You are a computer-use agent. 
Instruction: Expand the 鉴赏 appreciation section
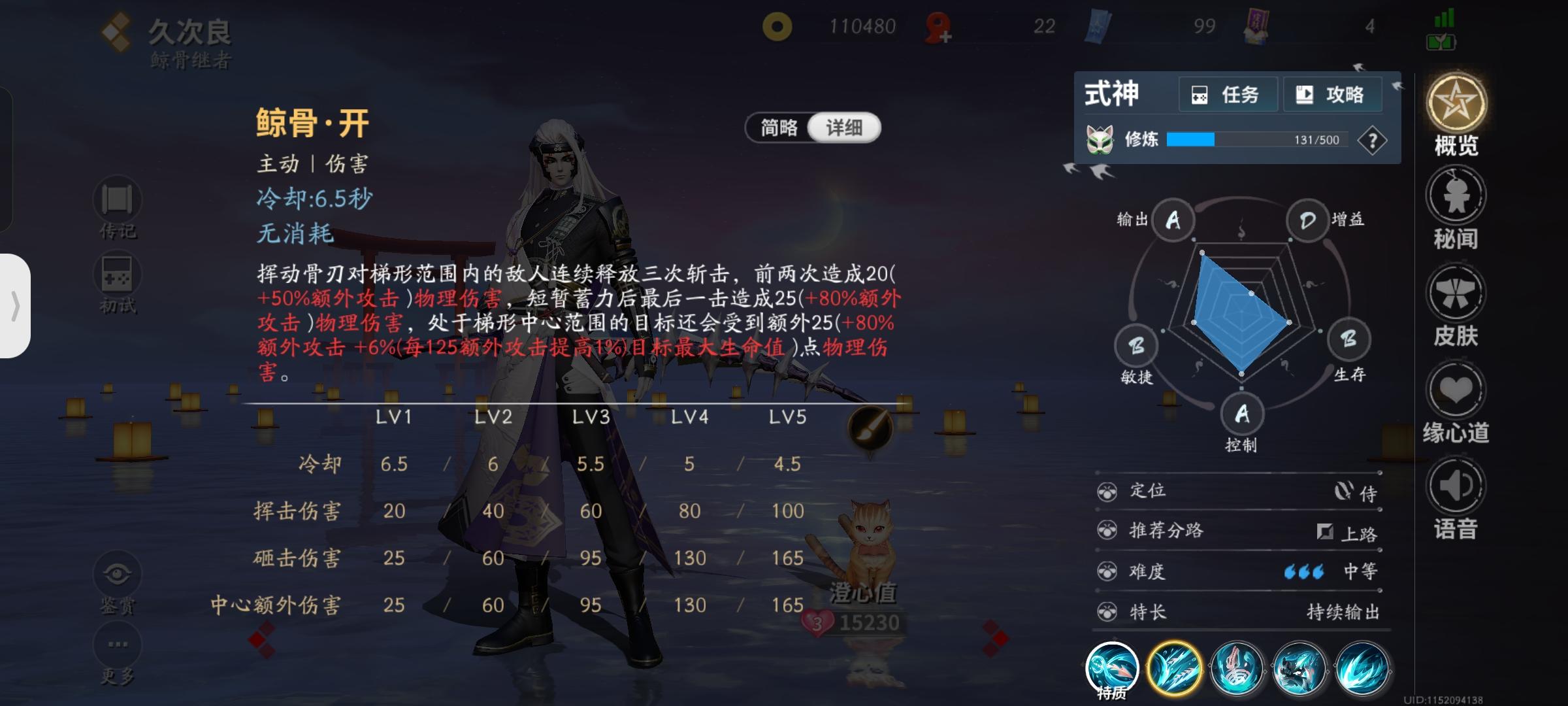[116, 573]
